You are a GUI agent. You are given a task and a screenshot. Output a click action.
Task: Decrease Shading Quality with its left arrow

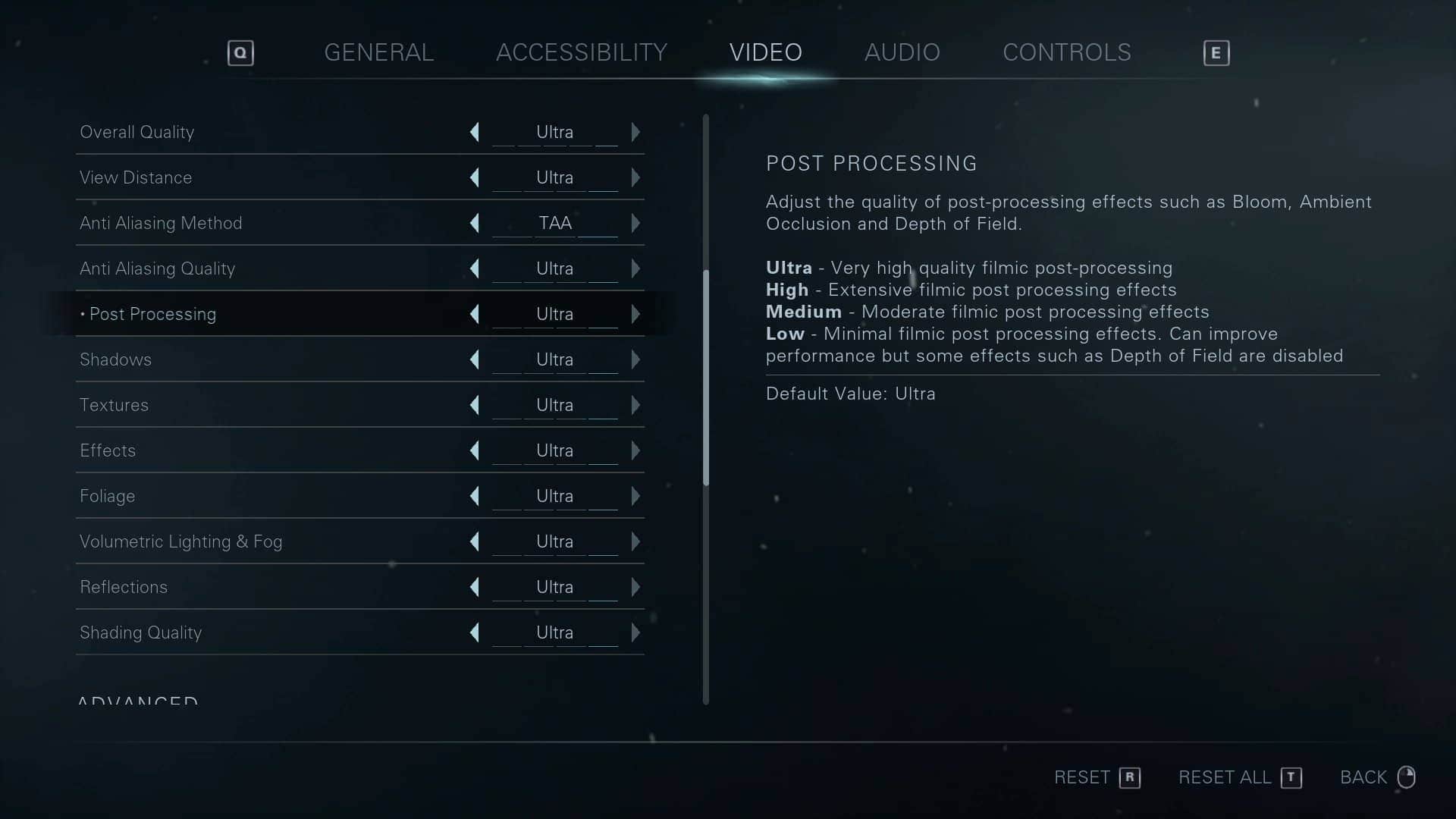coord(475,632)
